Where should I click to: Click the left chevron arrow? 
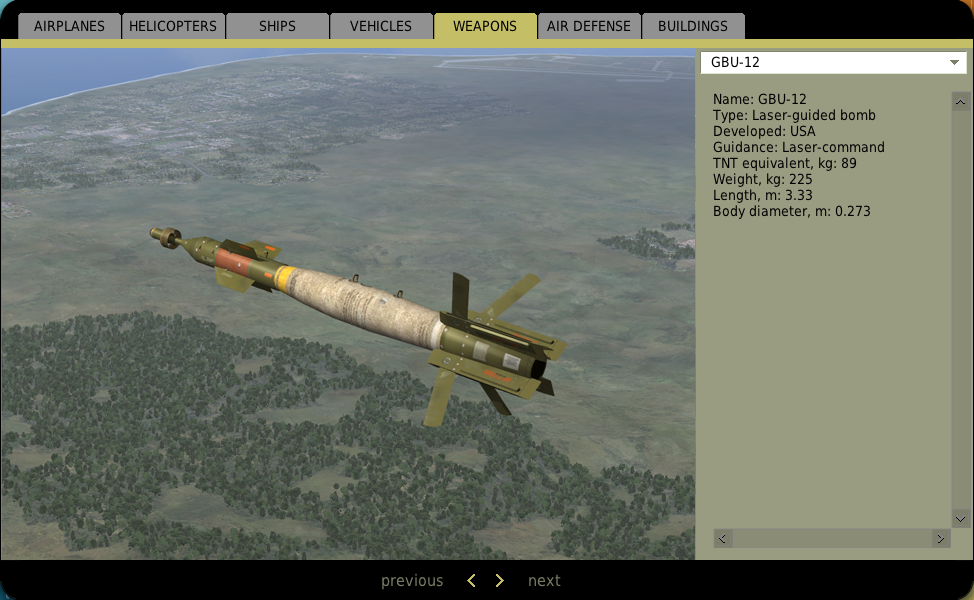(472, 581)
